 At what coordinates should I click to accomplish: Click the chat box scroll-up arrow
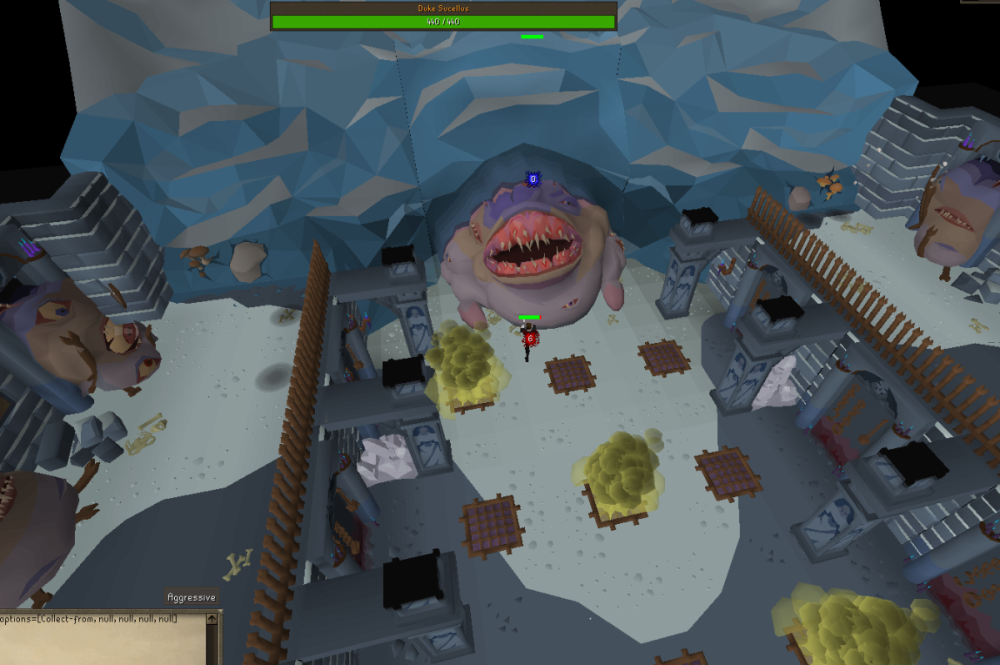click(212, 620)
